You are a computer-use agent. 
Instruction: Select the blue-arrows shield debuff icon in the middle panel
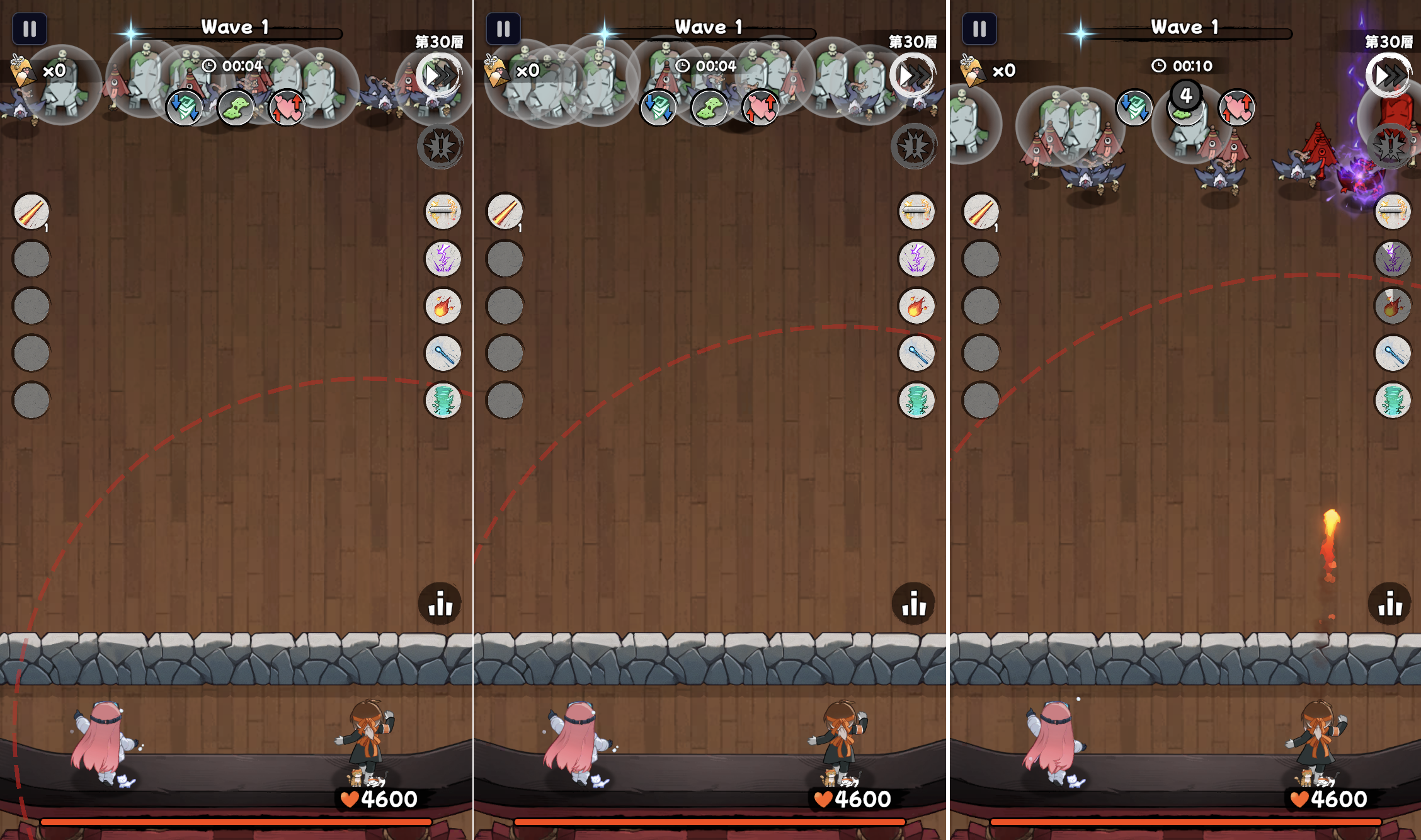[658, 107]
